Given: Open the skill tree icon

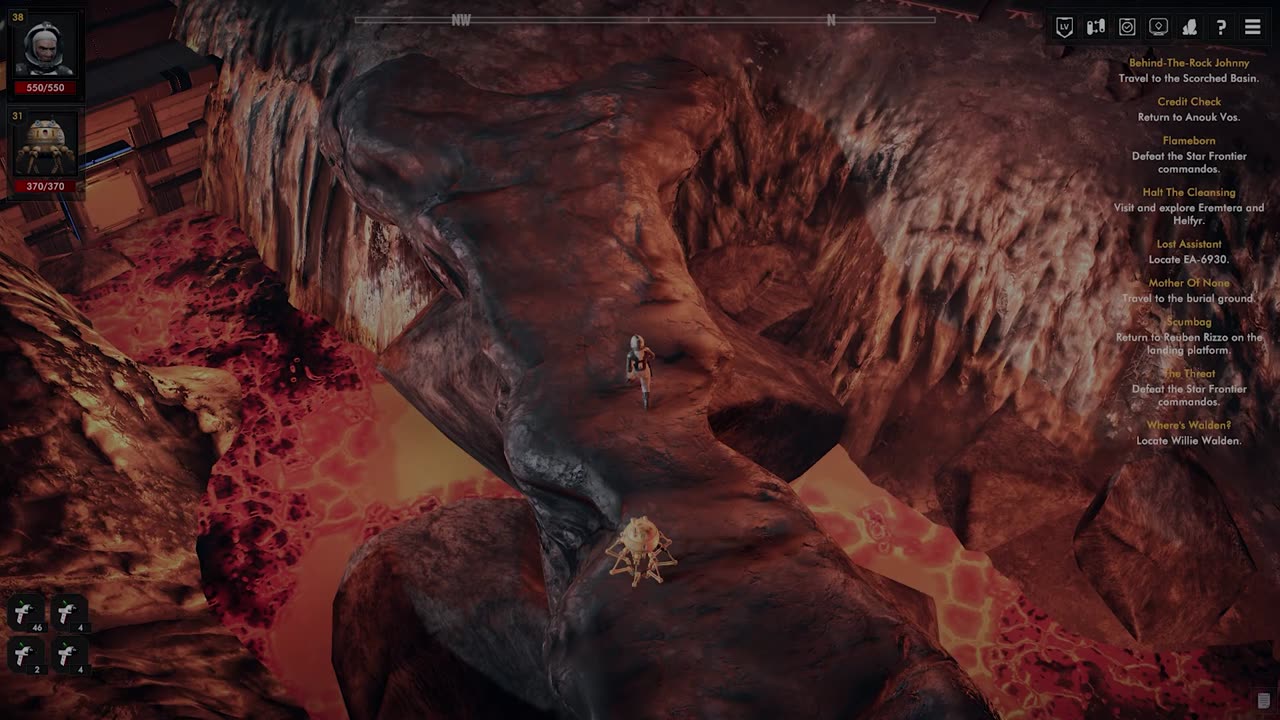Looking at the screenshot, I should pos(1096,27).
